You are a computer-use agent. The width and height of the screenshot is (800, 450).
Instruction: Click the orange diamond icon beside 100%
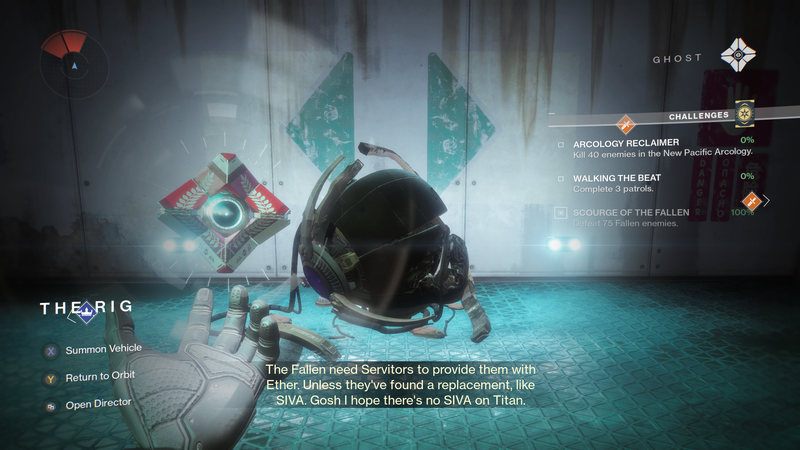(750, 202)
